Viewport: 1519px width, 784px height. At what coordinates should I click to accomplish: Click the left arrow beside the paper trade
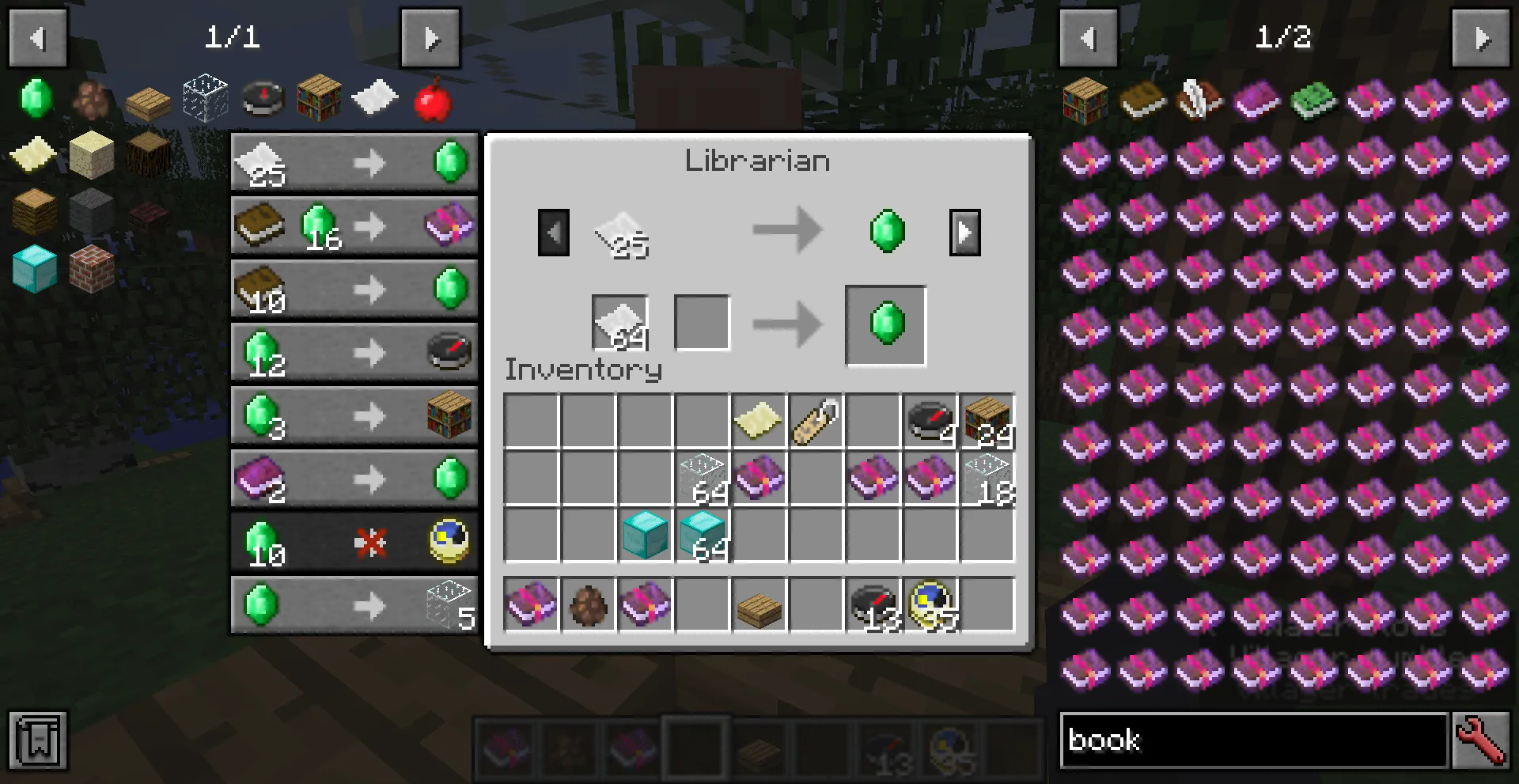pos(553,232)
